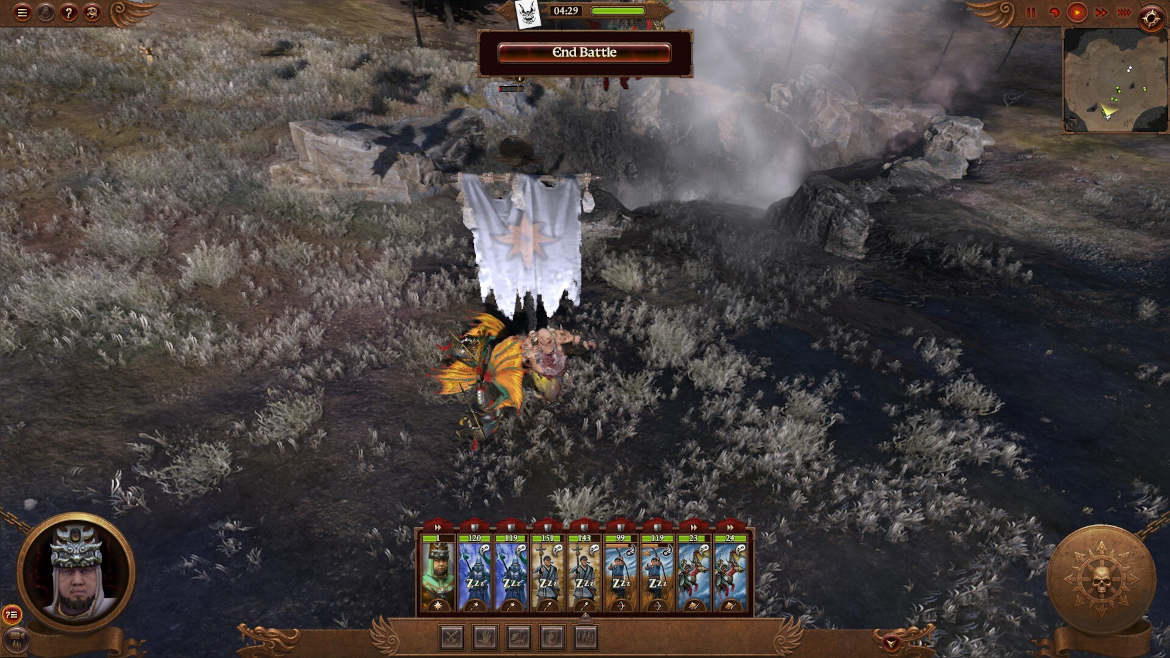This screenshot has width=1170, height=658.
Task: Select the flying cavalry card with 23 riders
Action: [692, 572]
